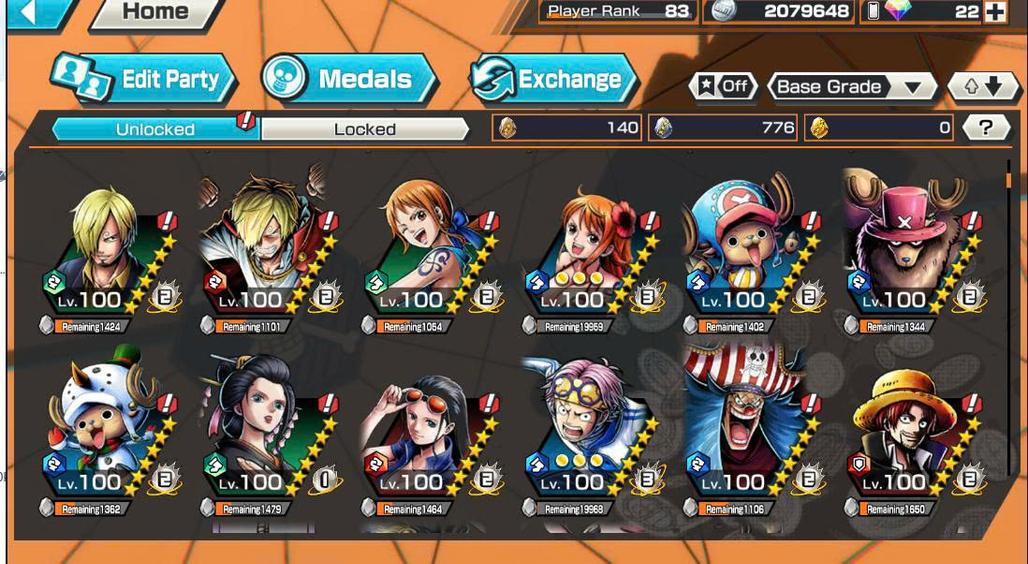1028x564 pixels.
Task: Add rainbow diamonds with the plus button
Action: click(994, 12)
